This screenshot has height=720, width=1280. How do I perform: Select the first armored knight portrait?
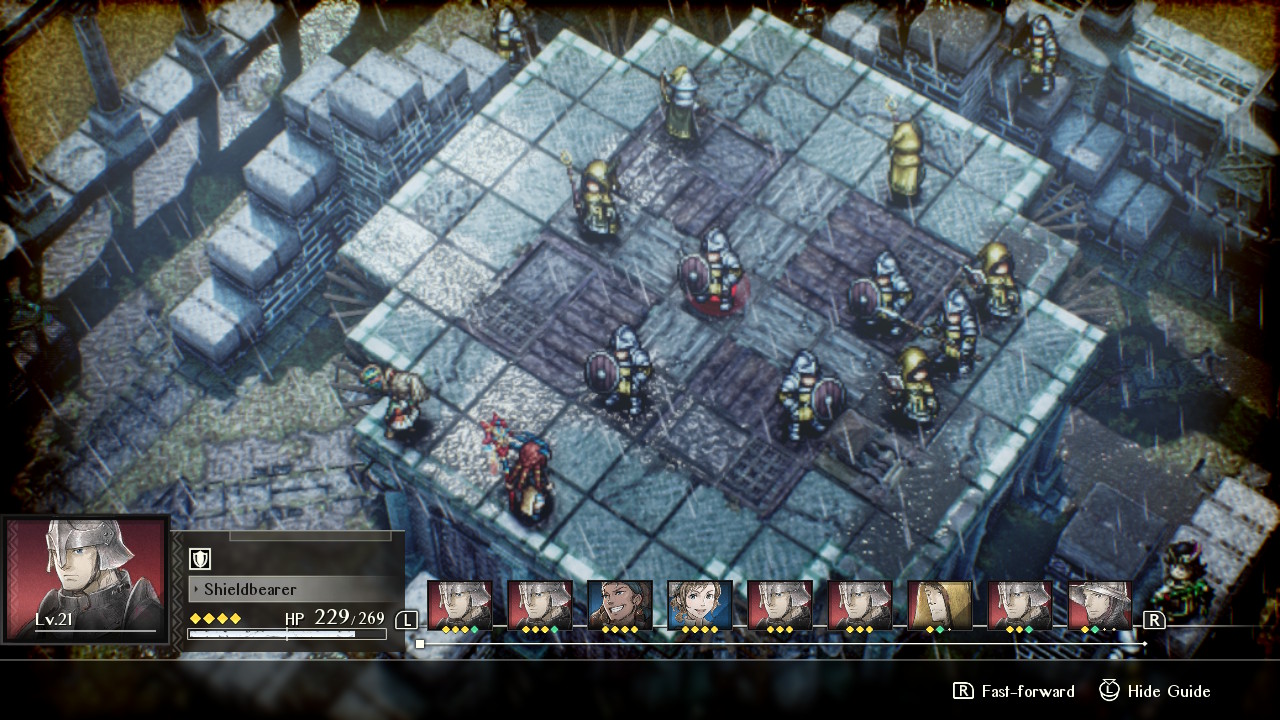click(459, 600)
